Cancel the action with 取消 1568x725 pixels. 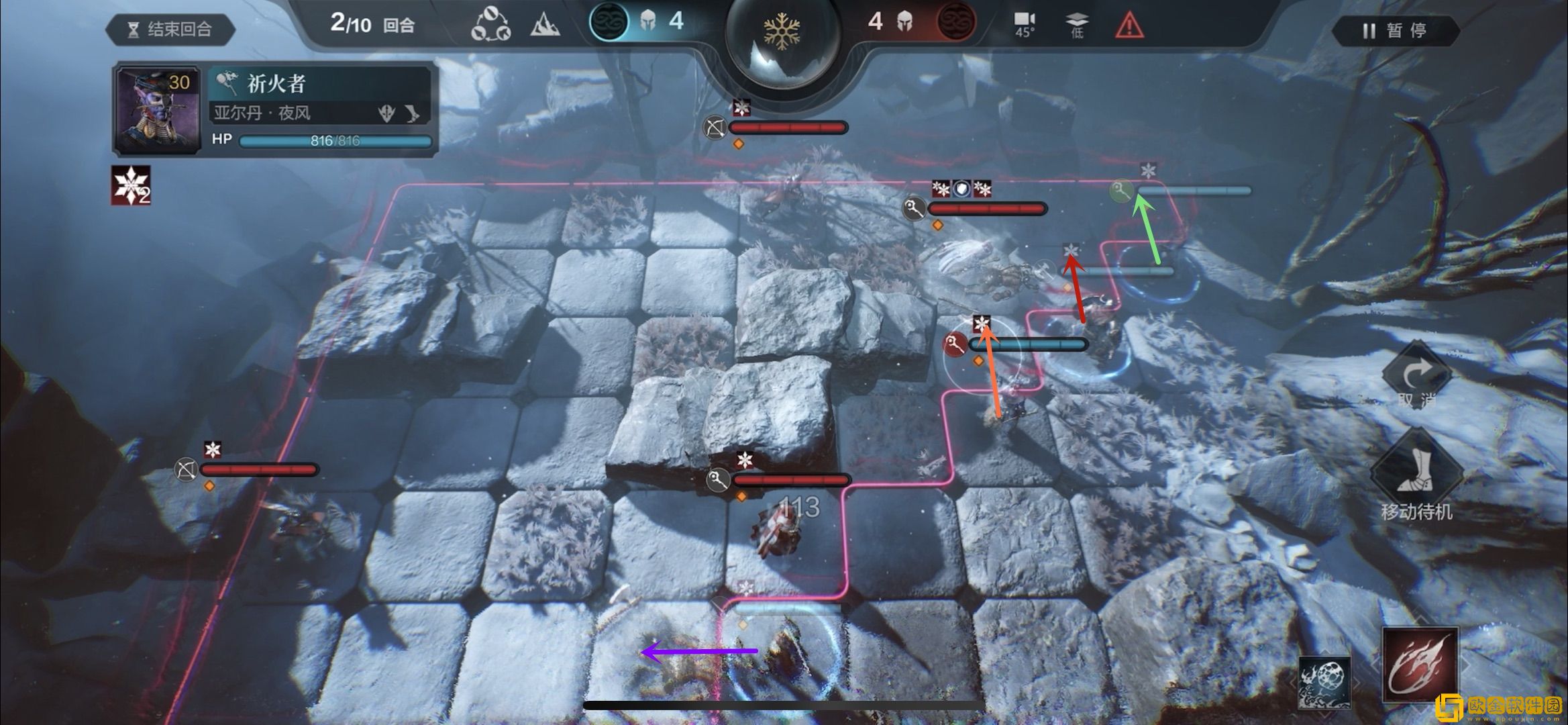point(1416,378)
